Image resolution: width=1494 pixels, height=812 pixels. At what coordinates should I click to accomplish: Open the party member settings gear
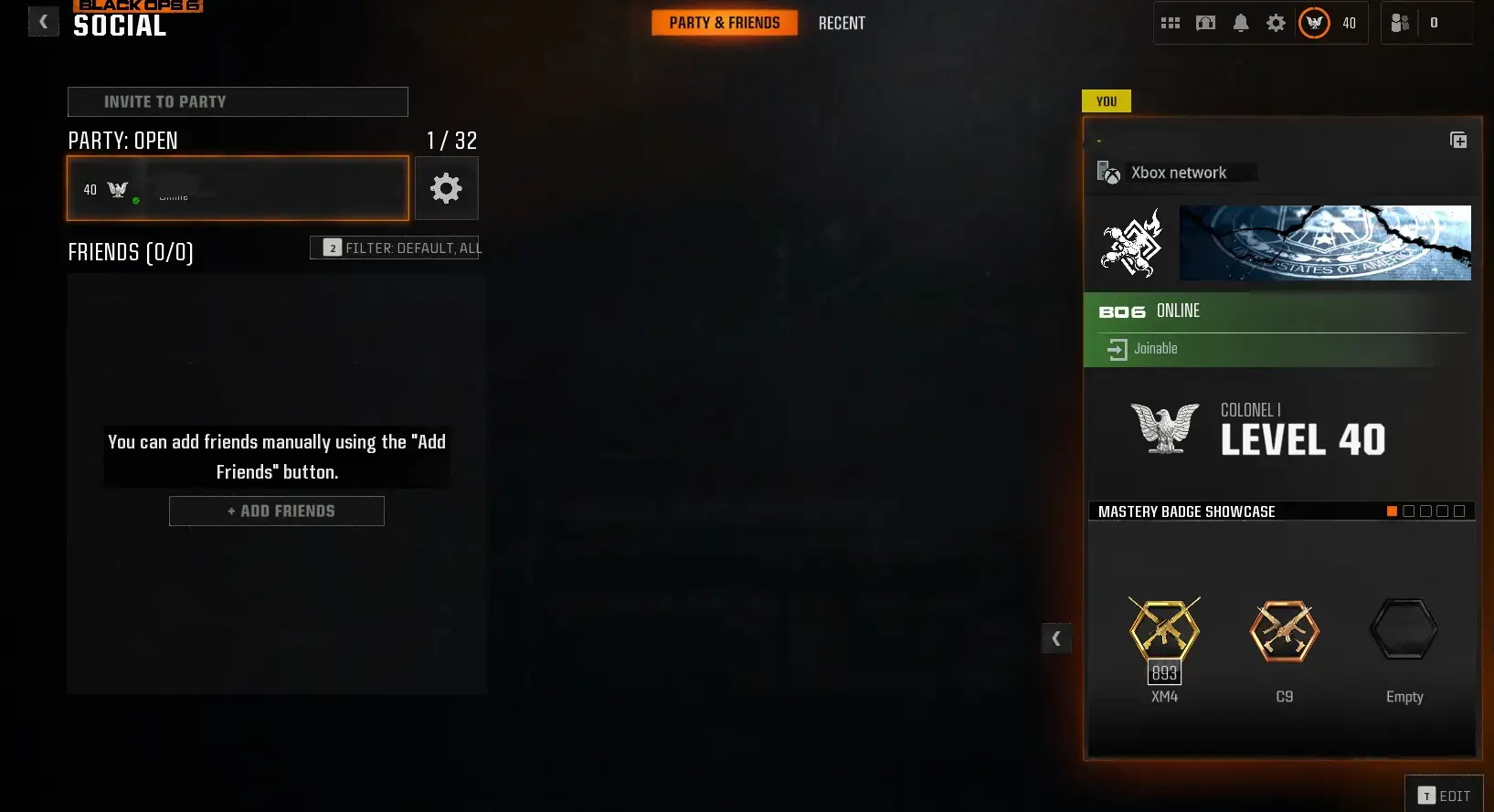(447, 188)
